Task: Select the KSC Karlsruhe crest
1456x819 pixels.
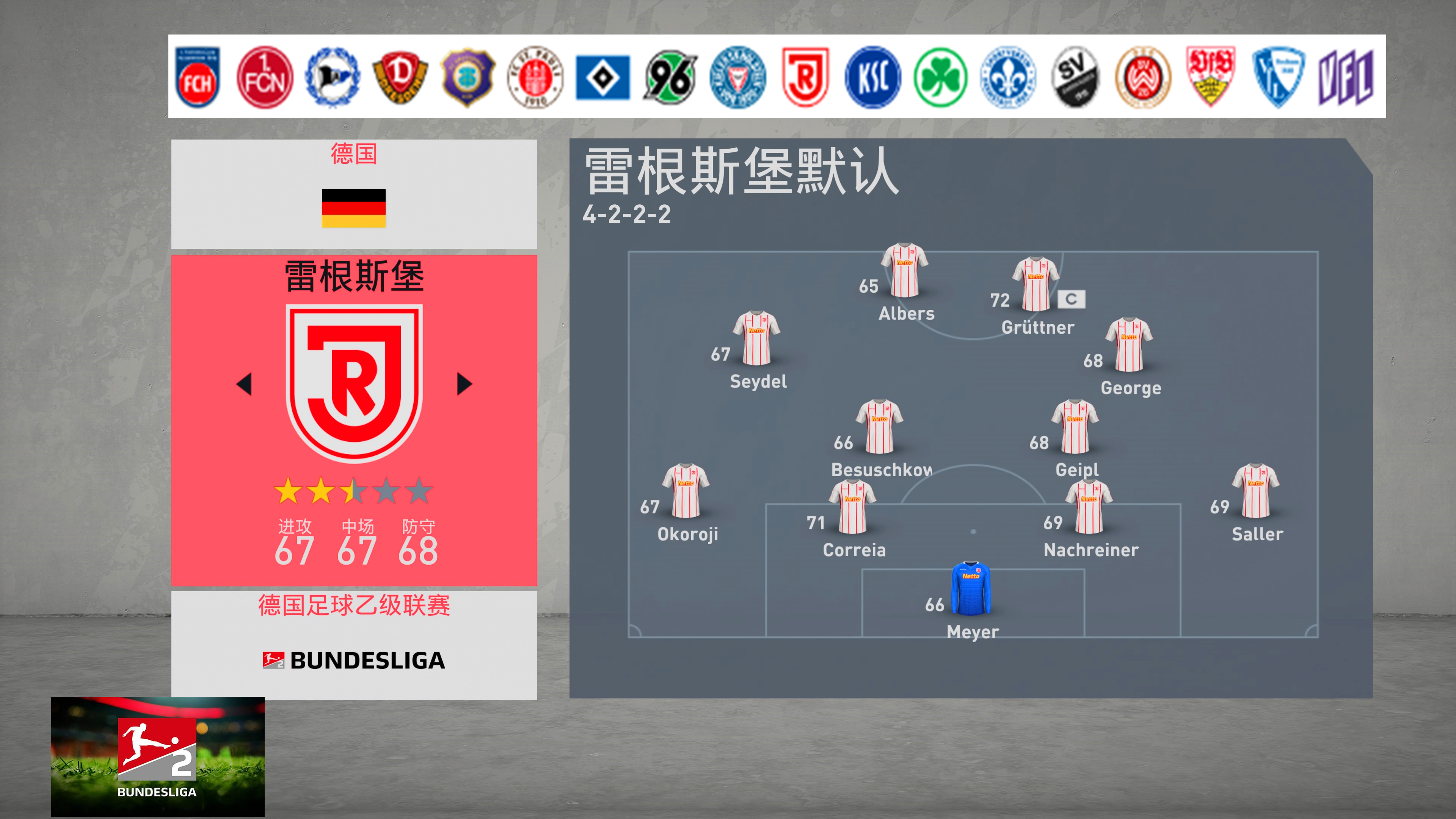Action: point(873,77)
